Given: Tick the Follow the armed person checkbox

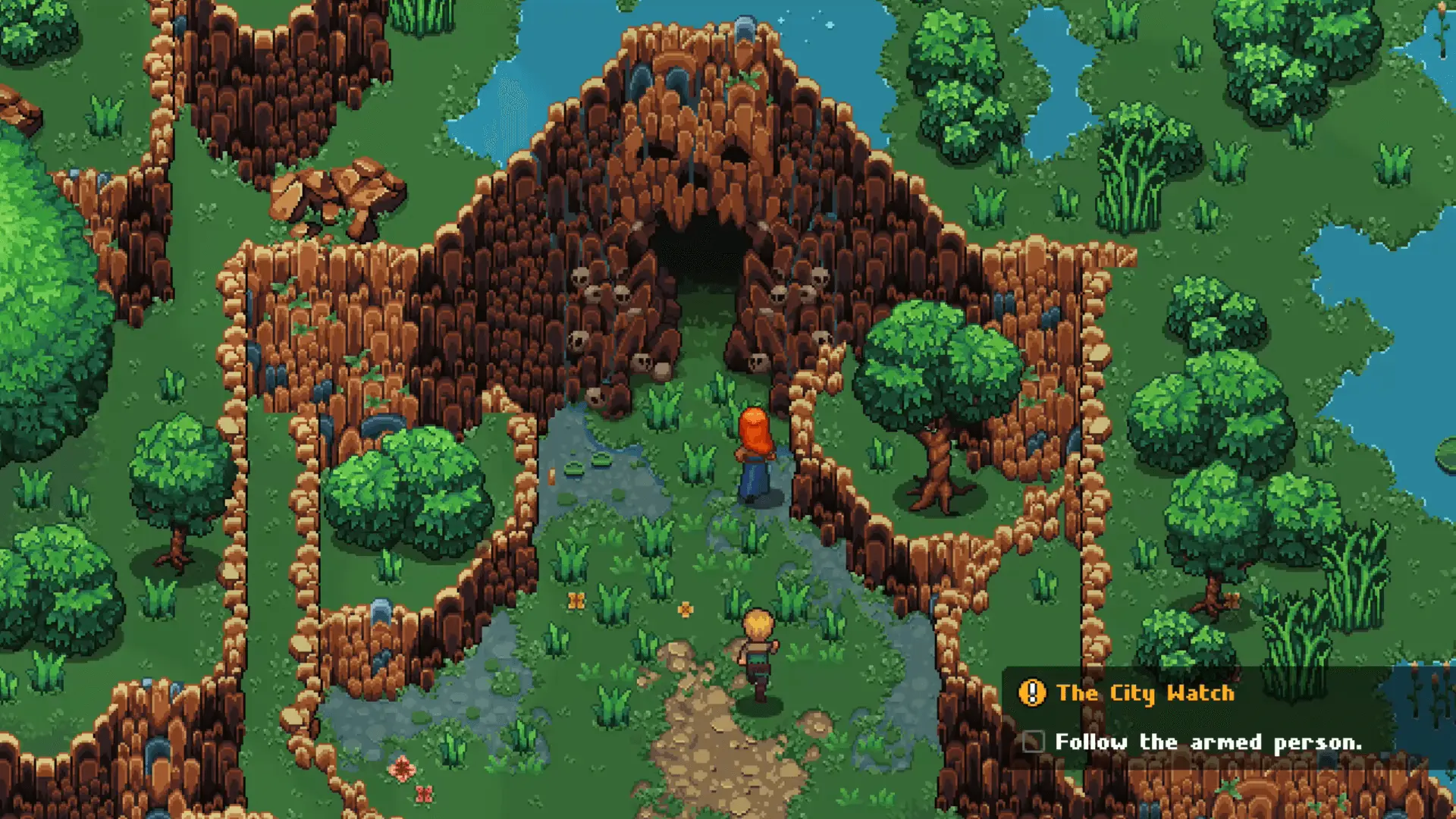Looking at the screenshot, I should (1034, 742).
